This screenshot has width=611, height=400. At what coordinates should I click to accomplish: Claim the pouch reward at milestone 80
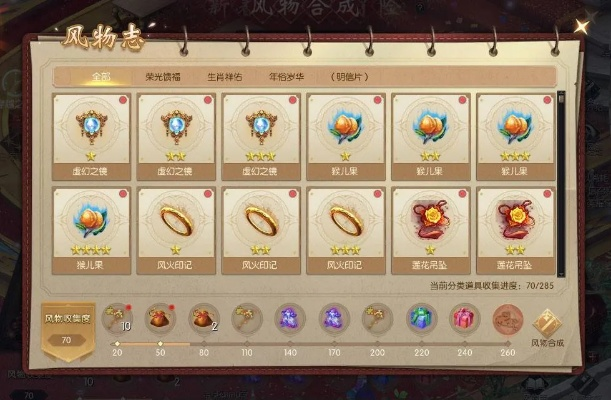tap(203, 319)
